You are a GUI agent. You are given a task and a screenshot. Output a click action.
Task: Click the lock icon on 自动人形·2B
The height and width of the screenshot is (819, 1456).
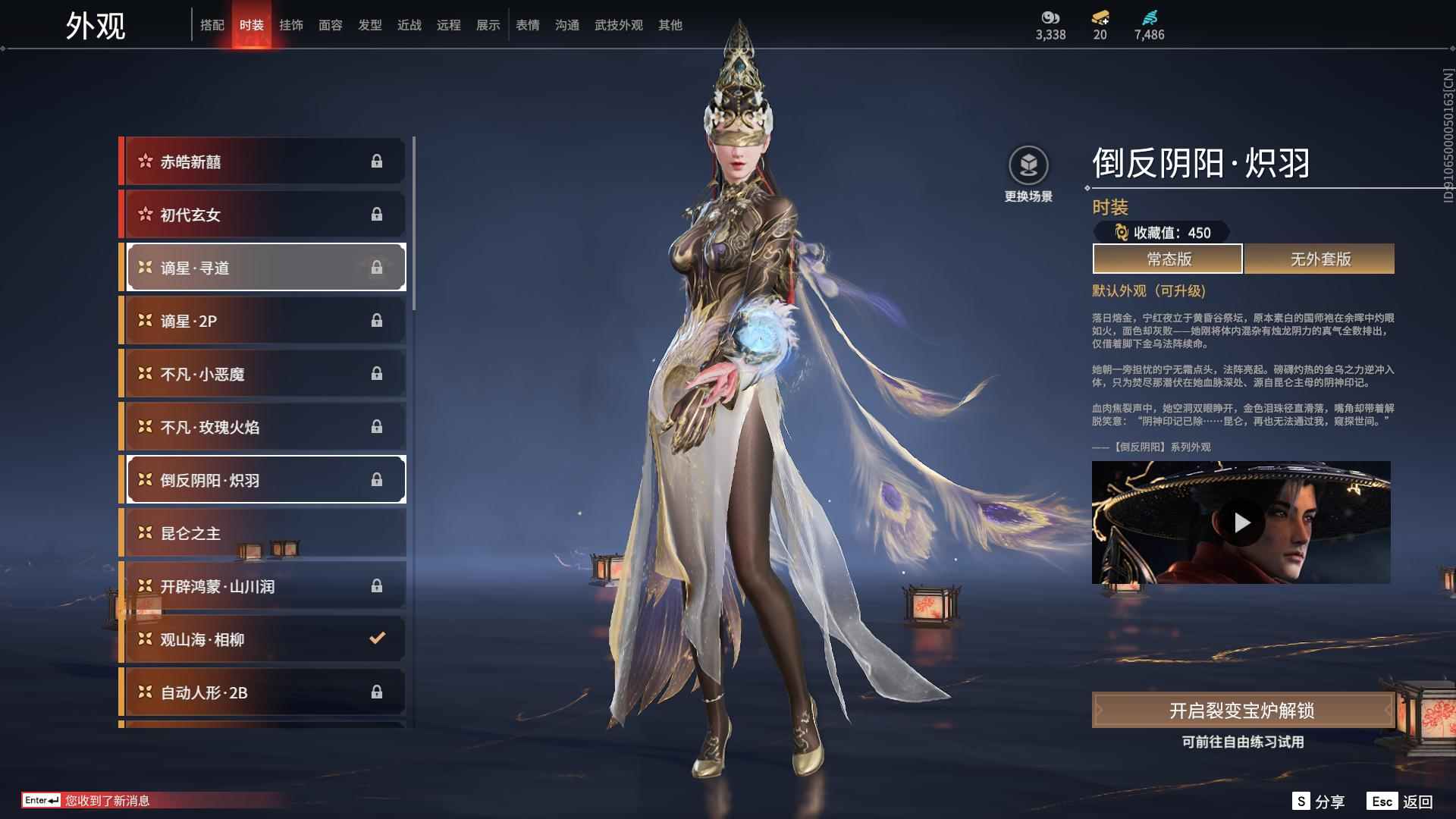(378, 692)
